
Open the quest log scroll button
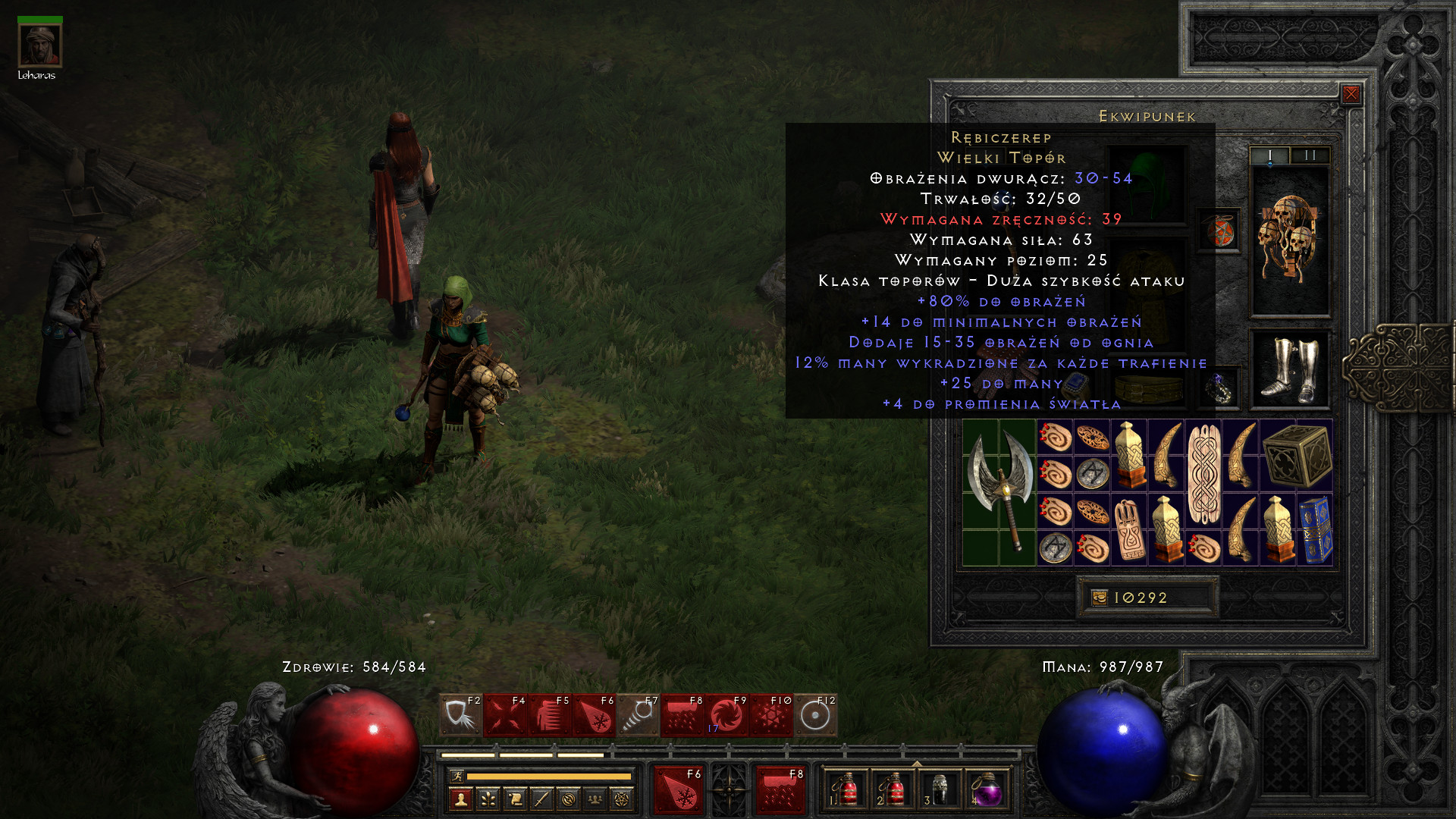515,799
